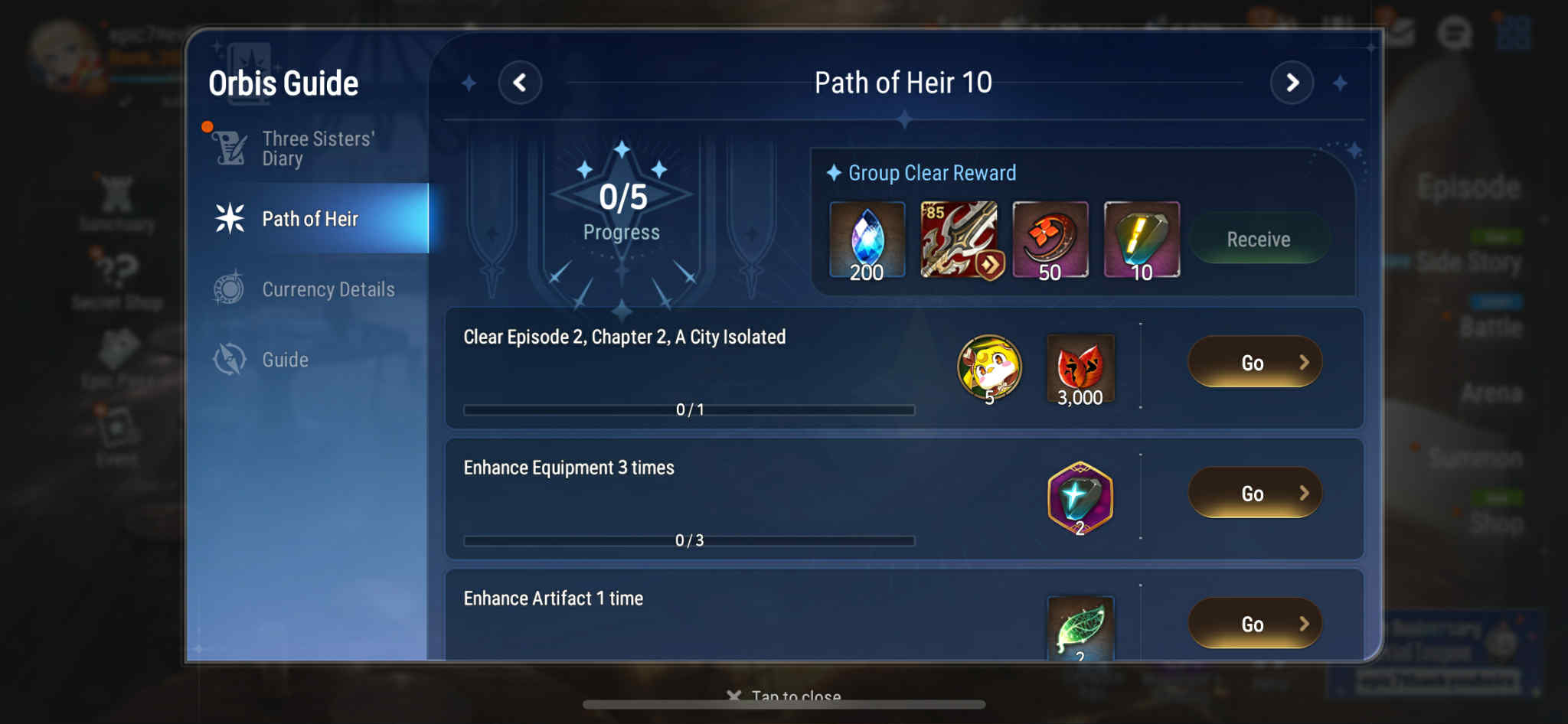Click Go for Clear Episode 2 quest
Image resolution: width=1568 pixels, height=724 pixels.
(1254, 363)
